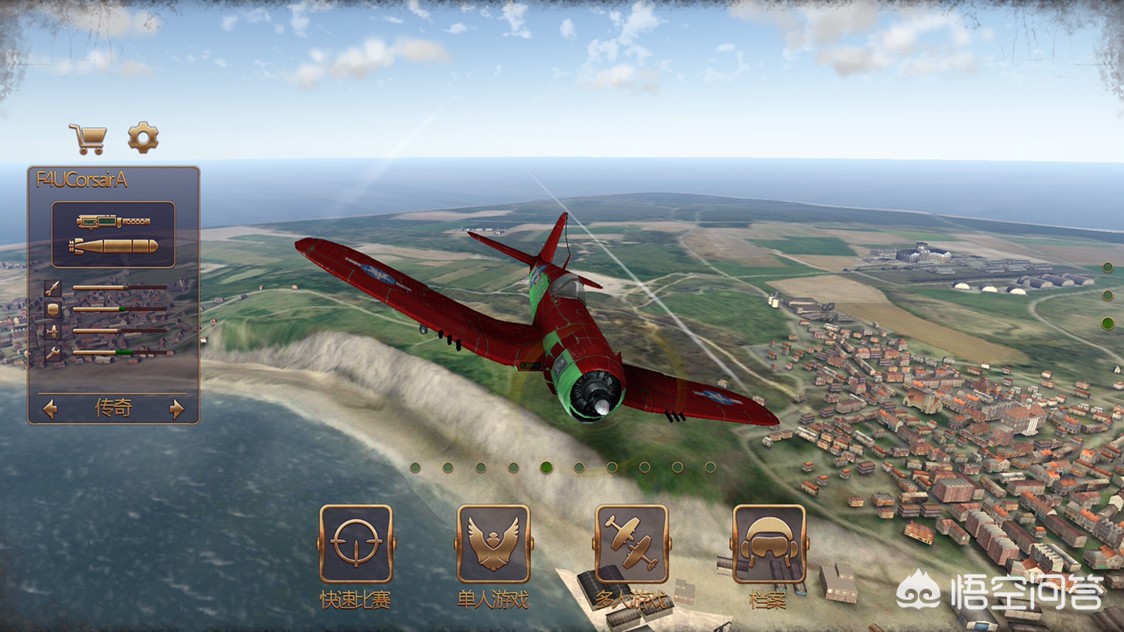Open the 档案 pilot profile
The height and width of the screenshot is (632, 1124).
click(768, 544)
